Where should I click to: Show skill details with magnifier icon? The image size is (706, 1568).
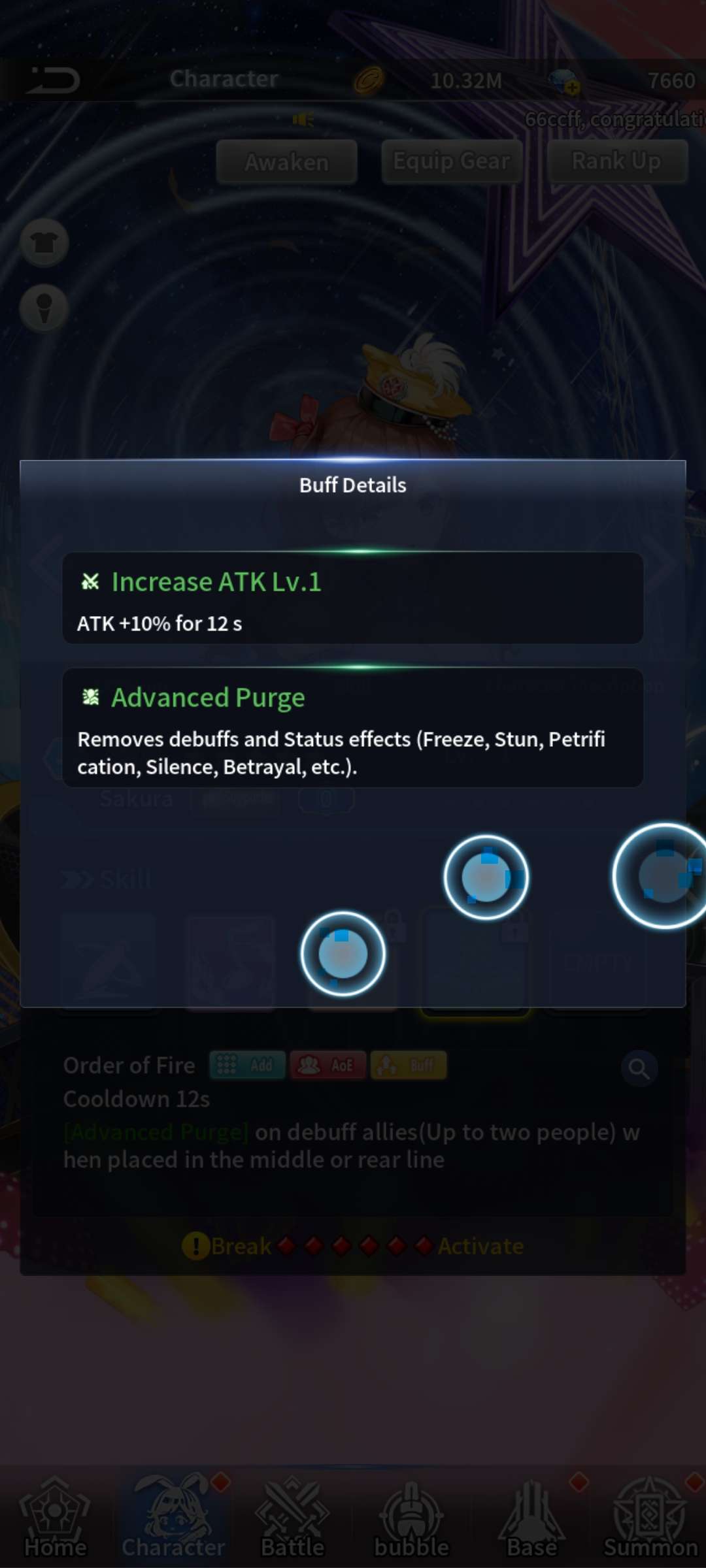639,1069
